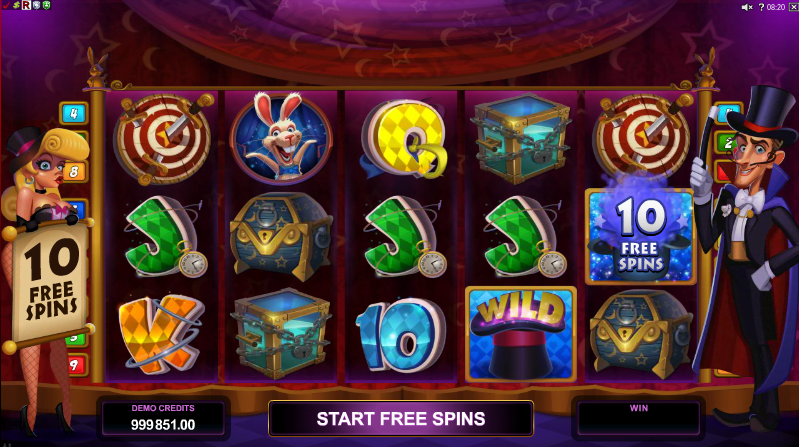Open the help question mark

click(x=762, y=7)
